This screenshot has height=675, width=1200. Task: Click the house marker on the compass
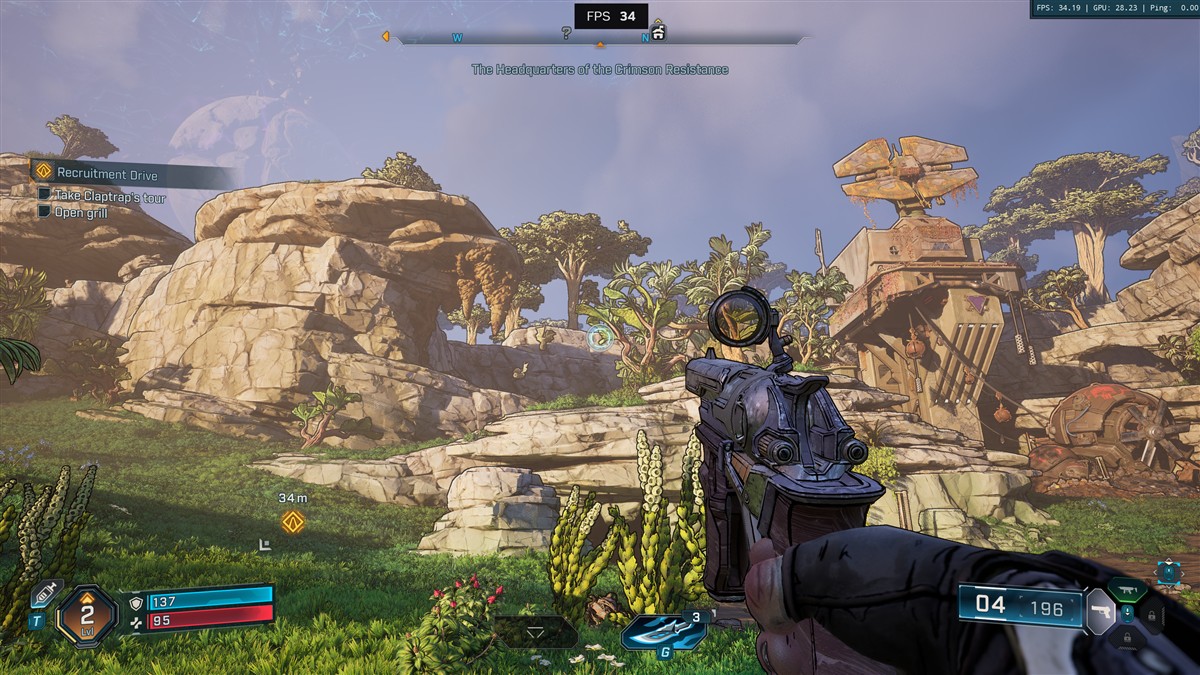pyautogui.click(x=658, y=33)
